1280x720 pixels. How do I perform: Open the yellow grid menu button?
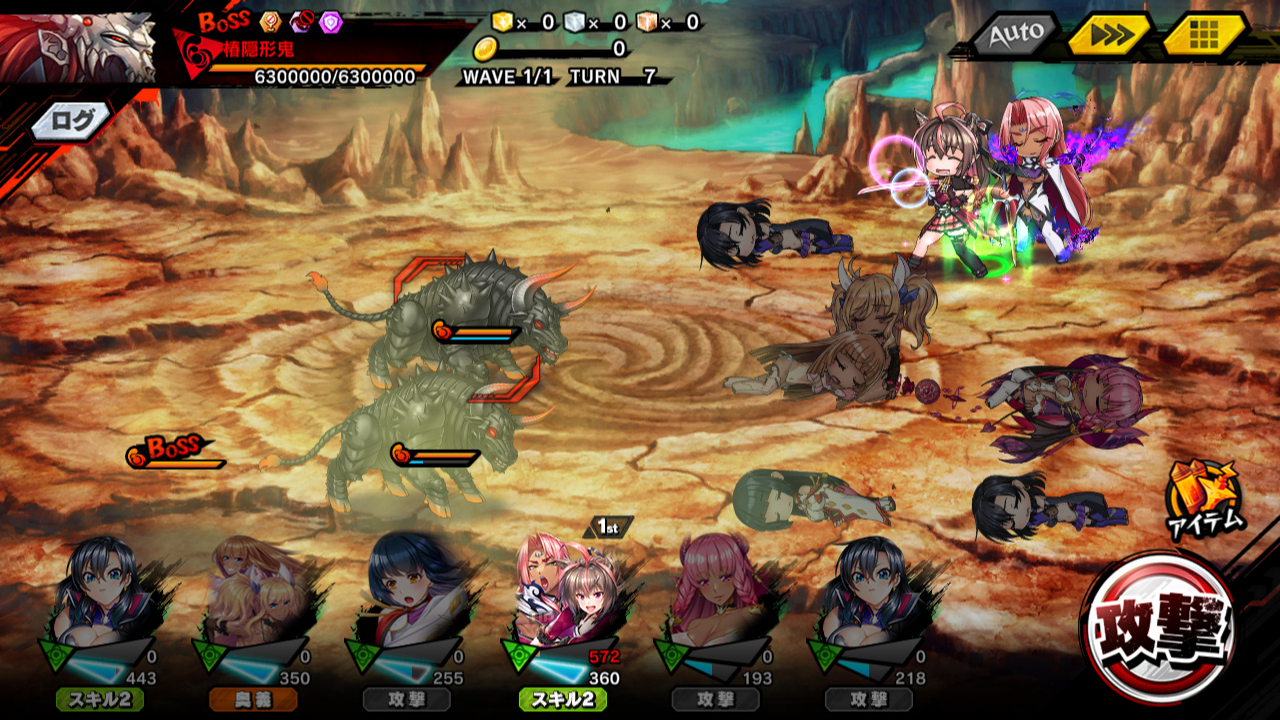[1204, 36]
